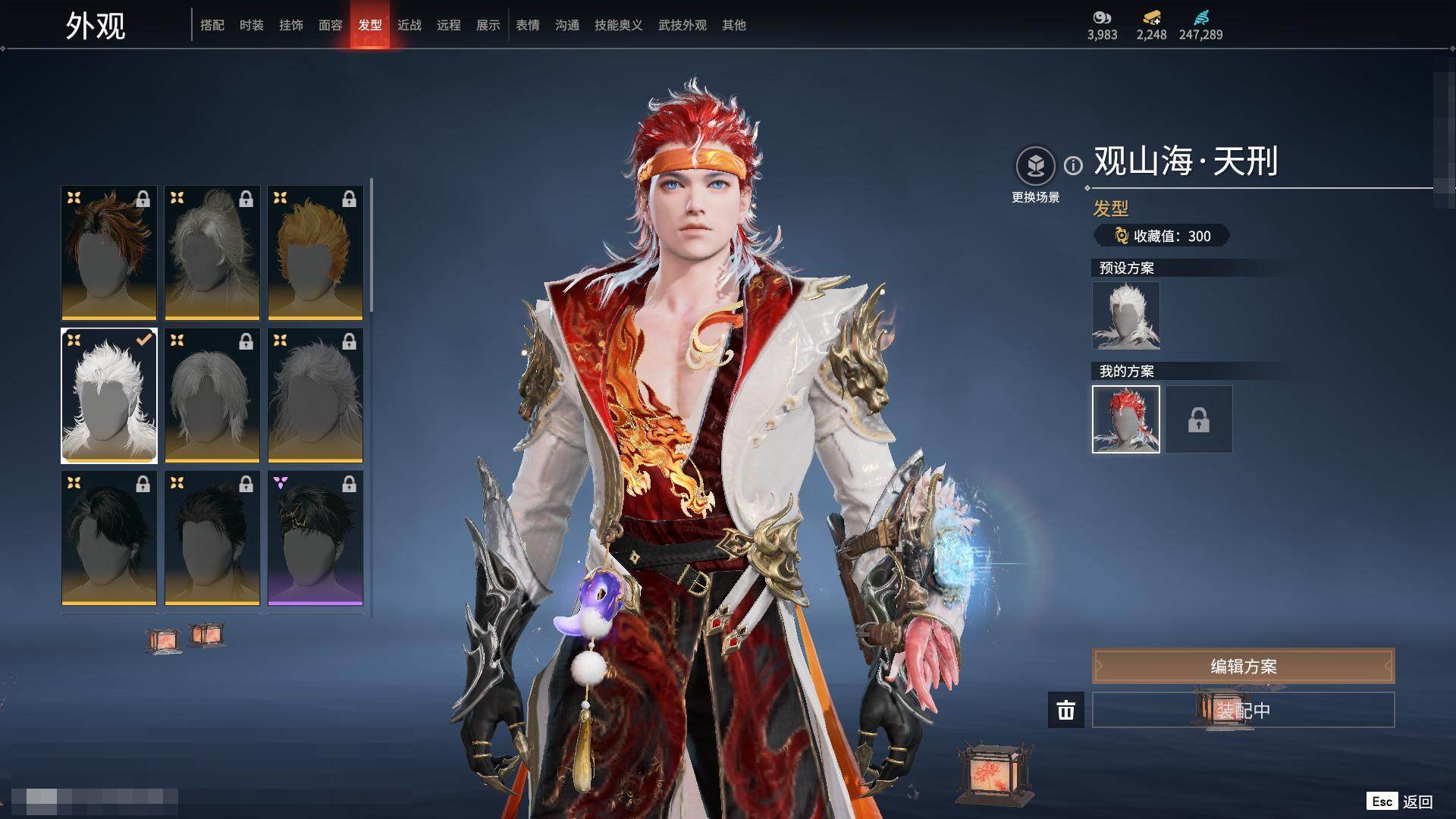
Task: Select the equipped white spiky hairstyle
Action: (x=109, y=395)
